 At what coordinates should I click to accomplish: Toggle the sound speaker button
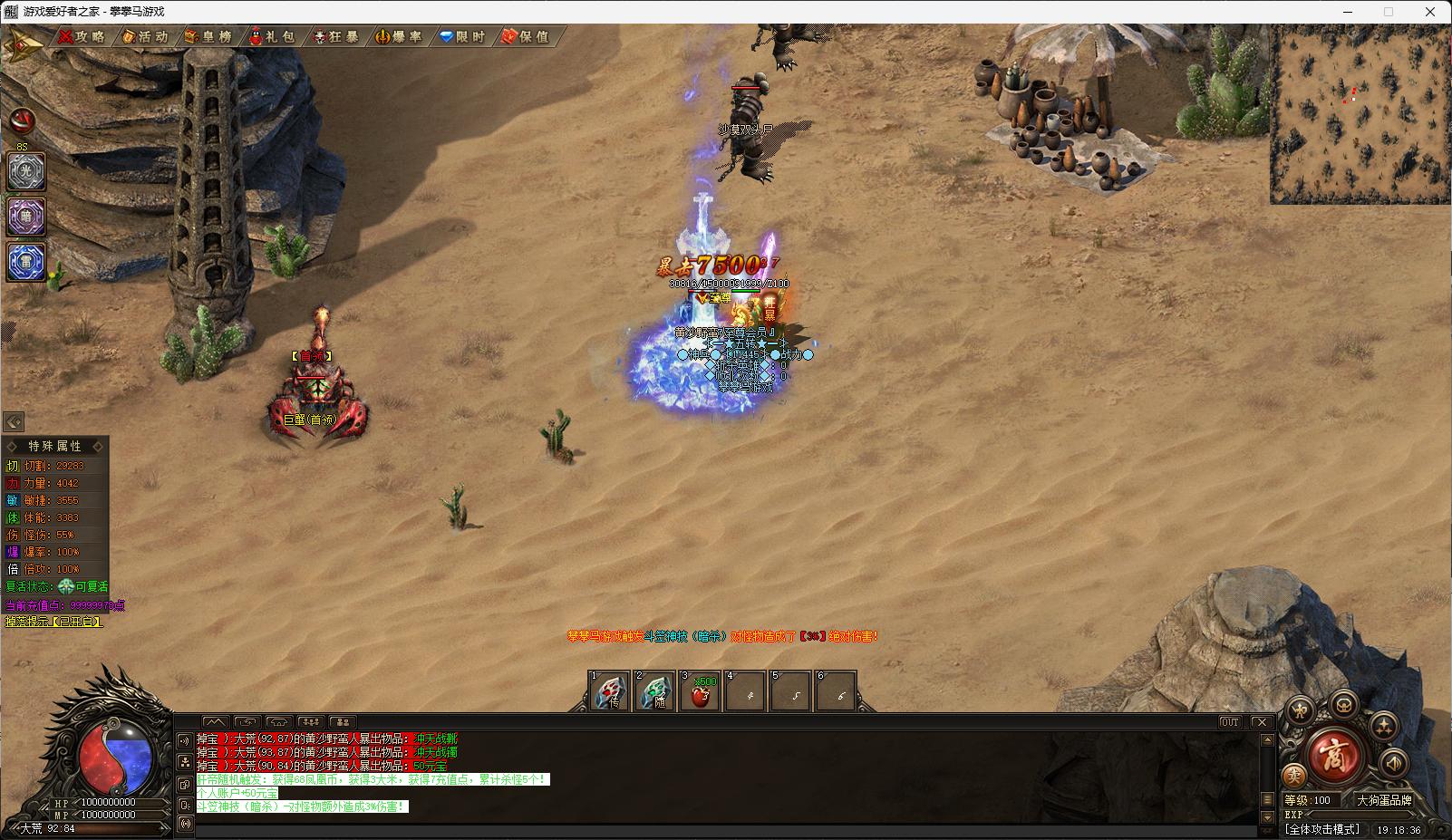(1393, 763)
